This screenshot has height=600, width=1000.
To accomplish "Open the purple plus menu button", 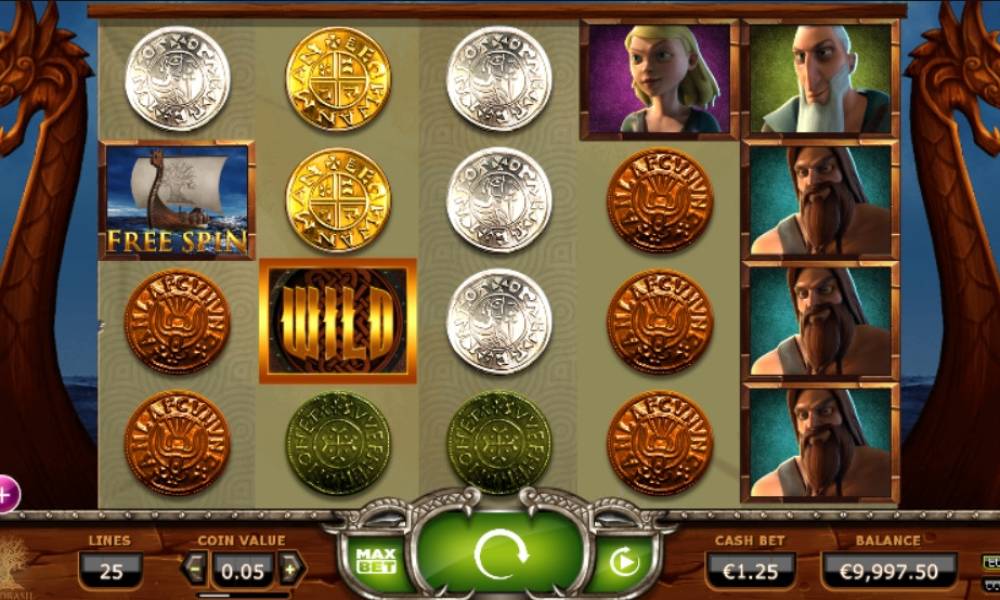I will click(7, 493).
